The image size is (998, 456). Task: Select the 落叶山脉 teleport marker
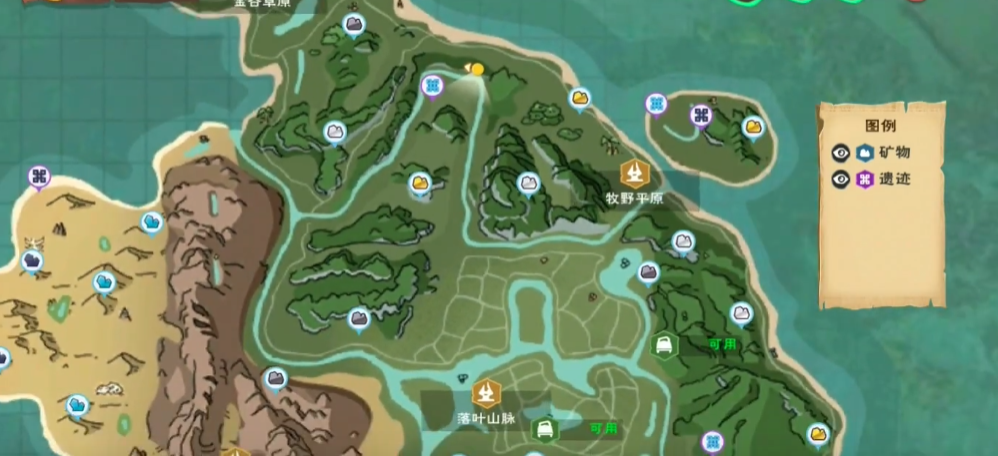point(488,393)
